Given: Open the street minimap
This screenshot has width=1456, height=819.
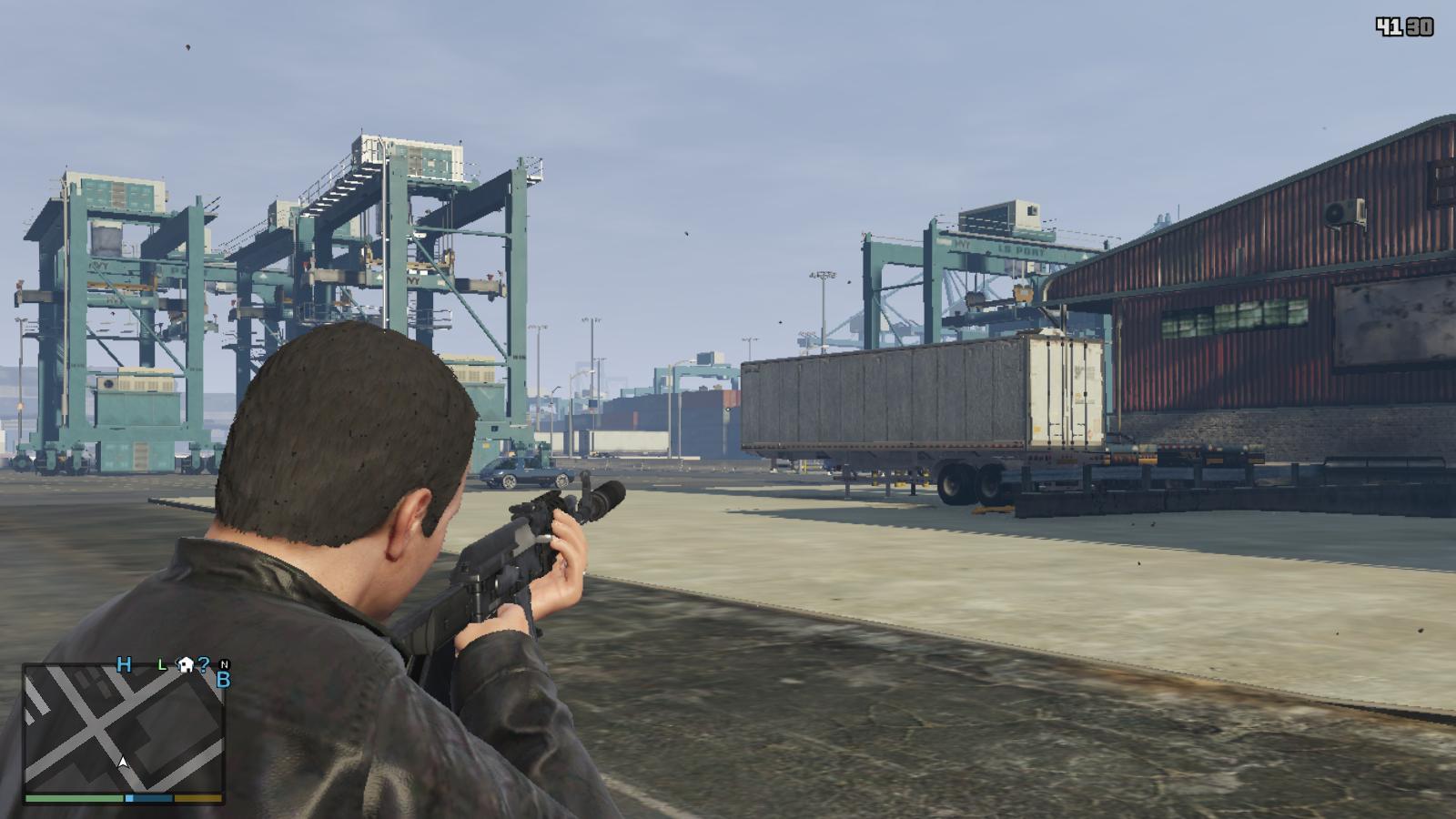Looking at the screenshot, I should click(124, 727).
